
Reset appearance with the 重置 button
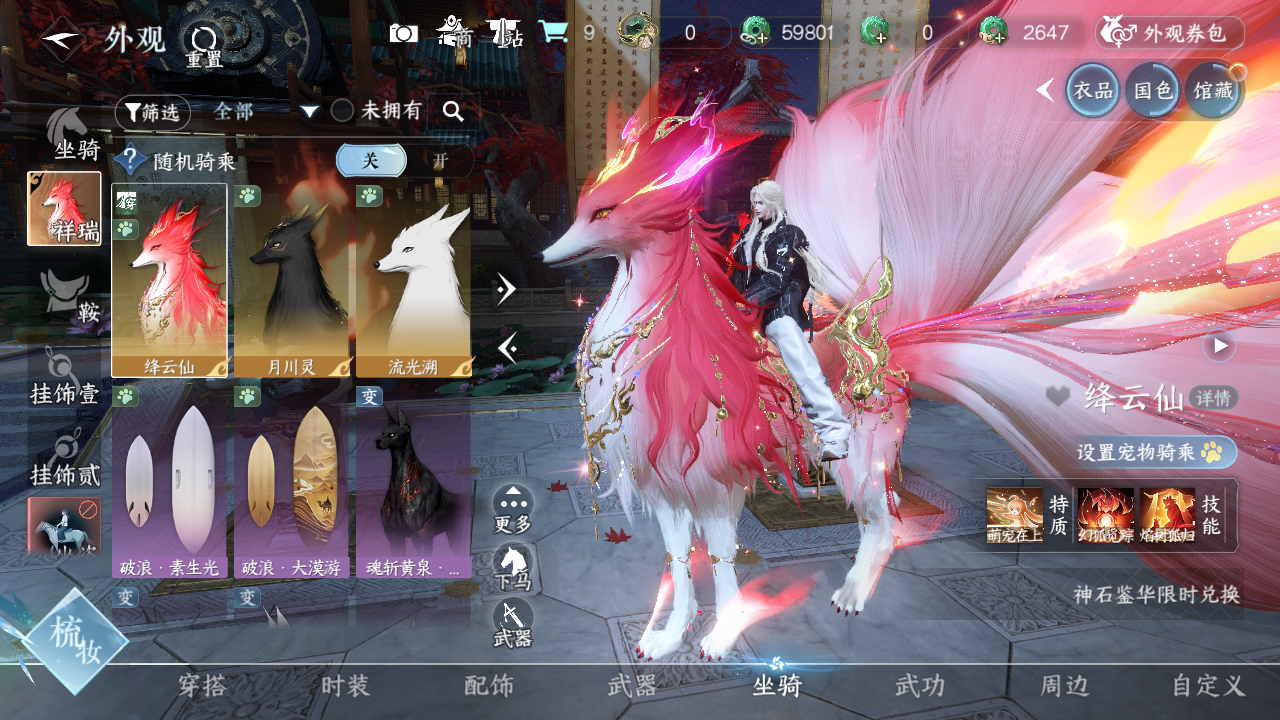[204, 44]
